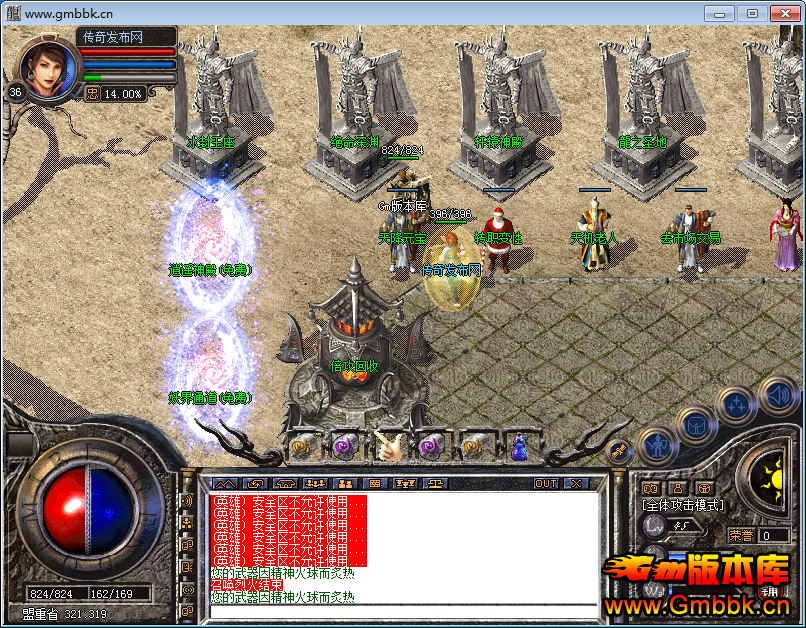Switch the attack mode label 全体攻击模式
Screen dimensions: 806x628
pos(683,506)
